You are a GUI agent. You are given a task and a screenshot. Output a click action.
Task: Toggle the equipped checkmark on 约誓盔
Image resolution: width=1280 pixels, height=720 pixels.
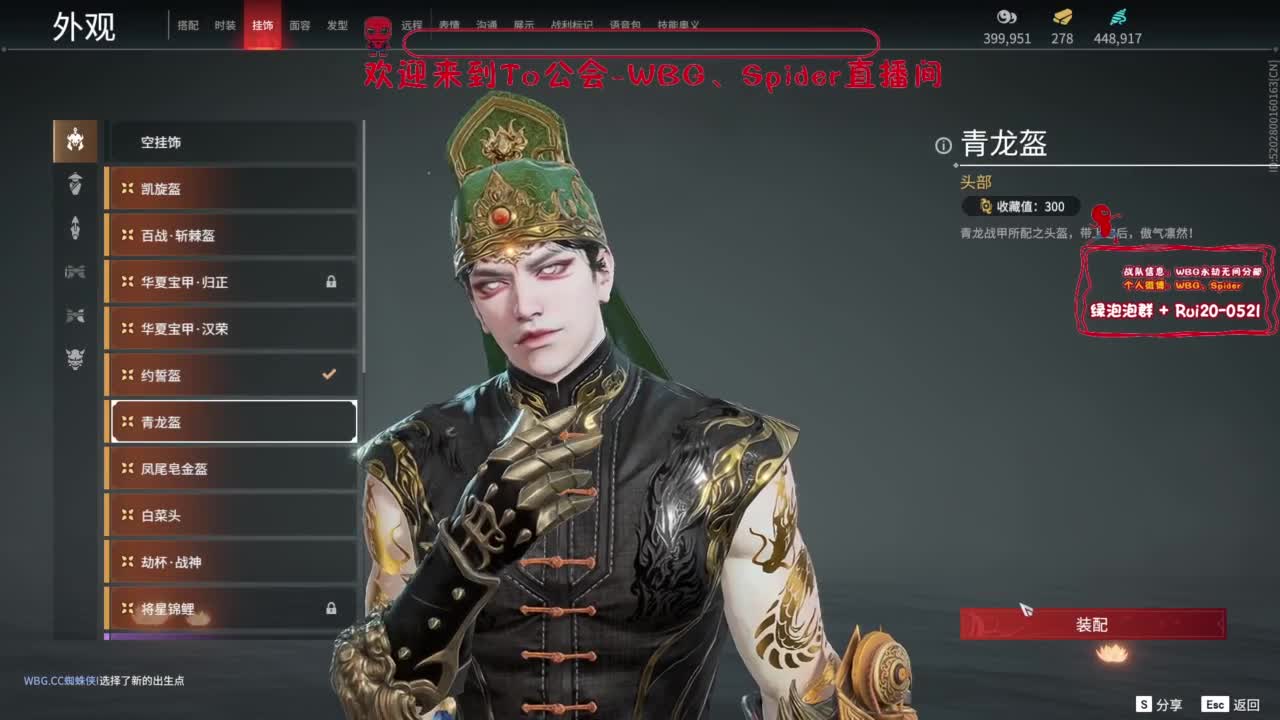tap(328, 375)
